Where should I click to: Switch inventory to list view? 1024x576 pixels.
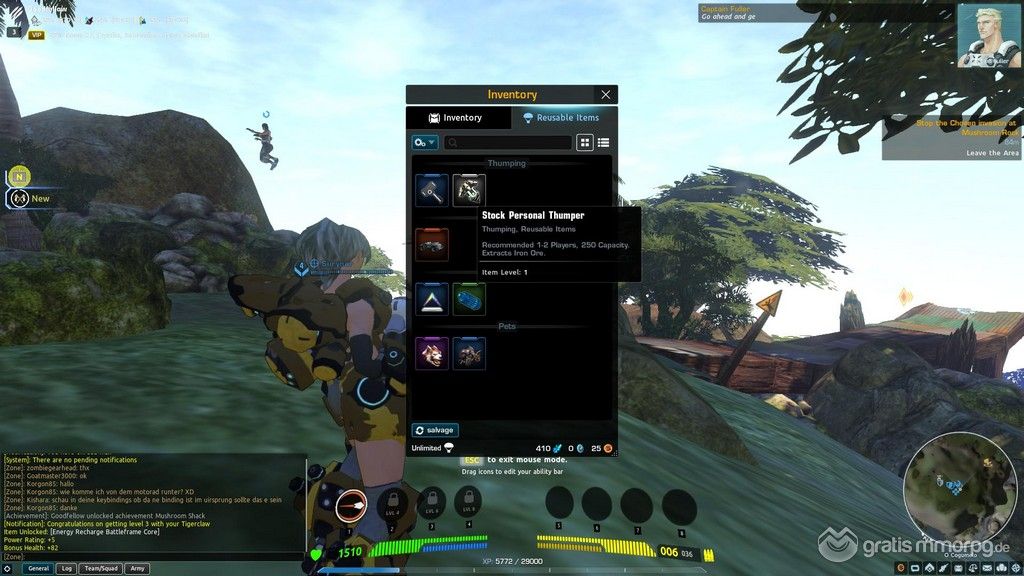tap(603, 143)
